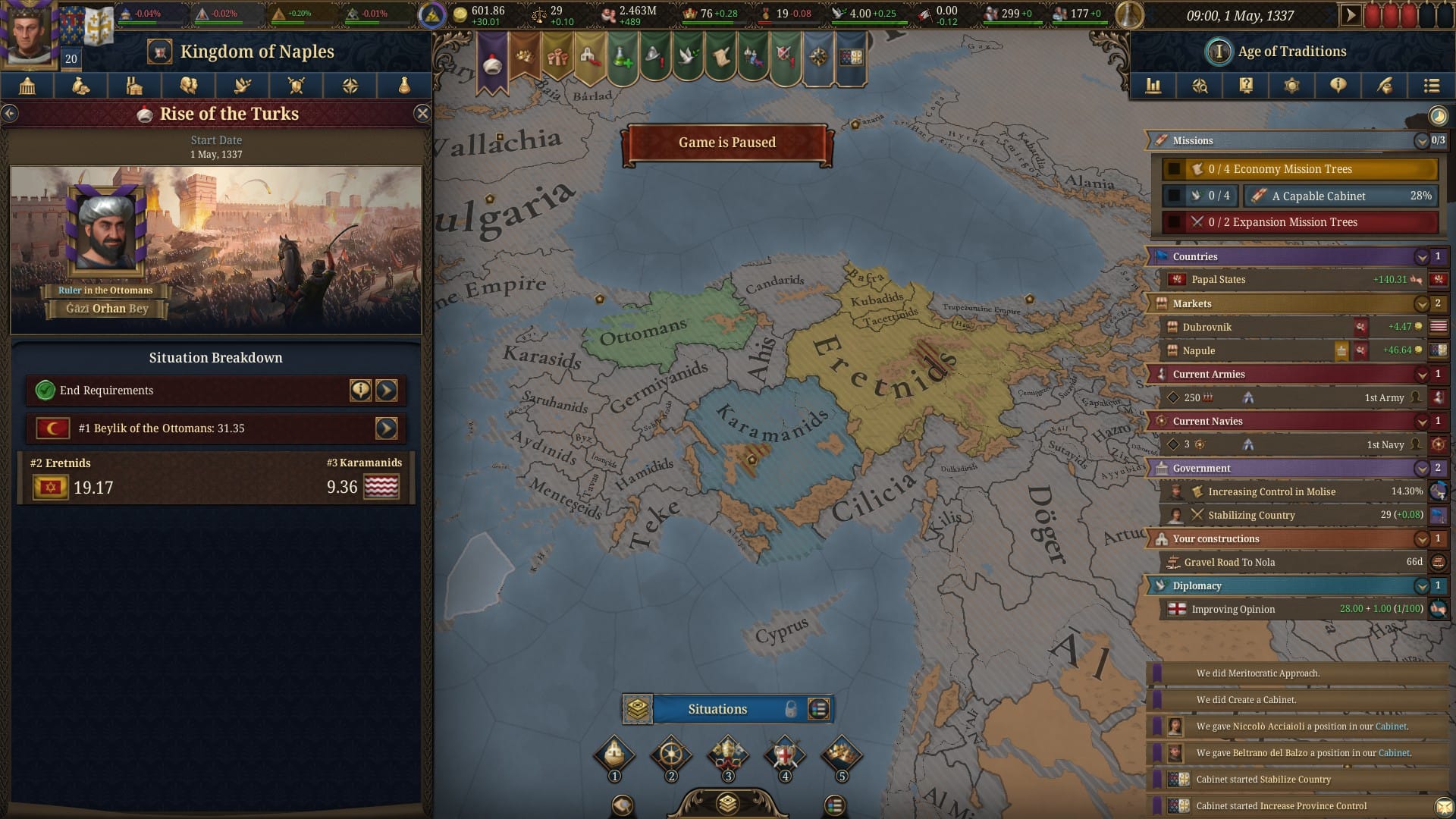
Task: Select the 1st Army row
Action: (x=1289, y=397)
